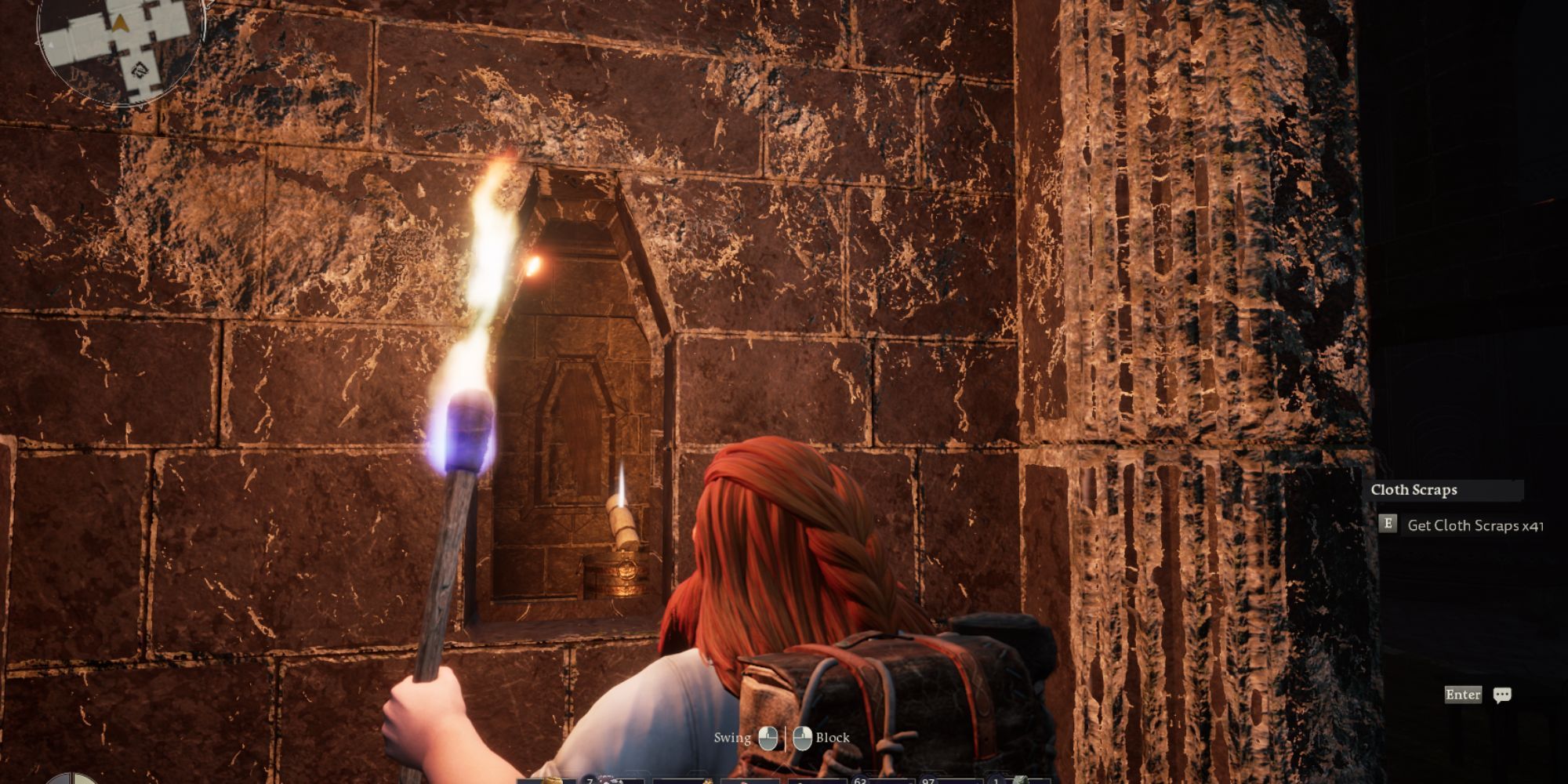Viewport: 1568px width, 784px height.
Task: Click the Swing left-mouse button icon
Action: click(768, 739)
